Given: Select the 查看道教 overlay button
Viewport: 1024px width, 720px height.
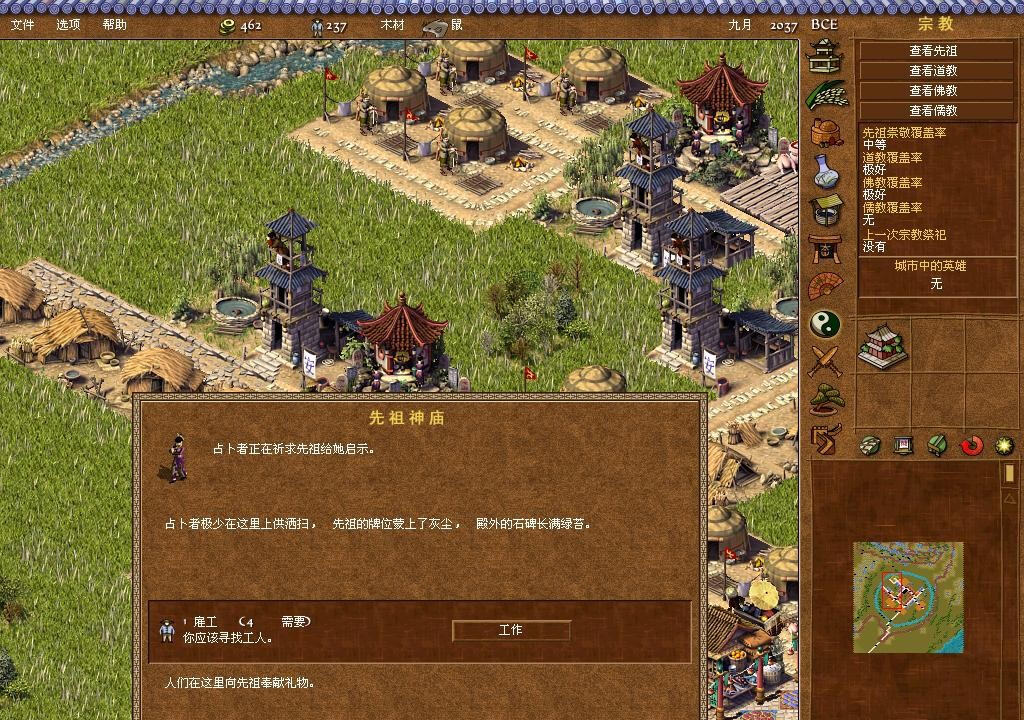Looking at the screenshot, I should coord(932,71).
